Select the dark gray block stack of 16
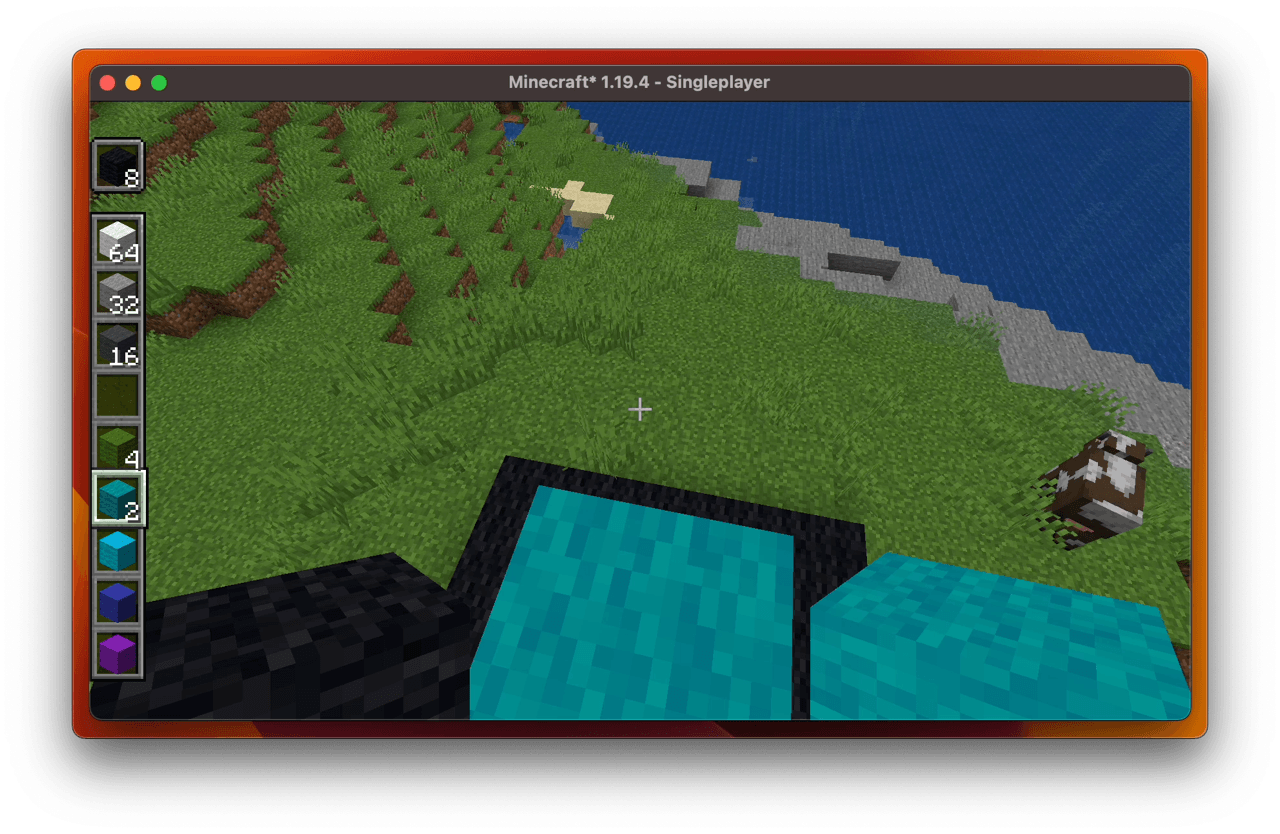 click(118, 341)
